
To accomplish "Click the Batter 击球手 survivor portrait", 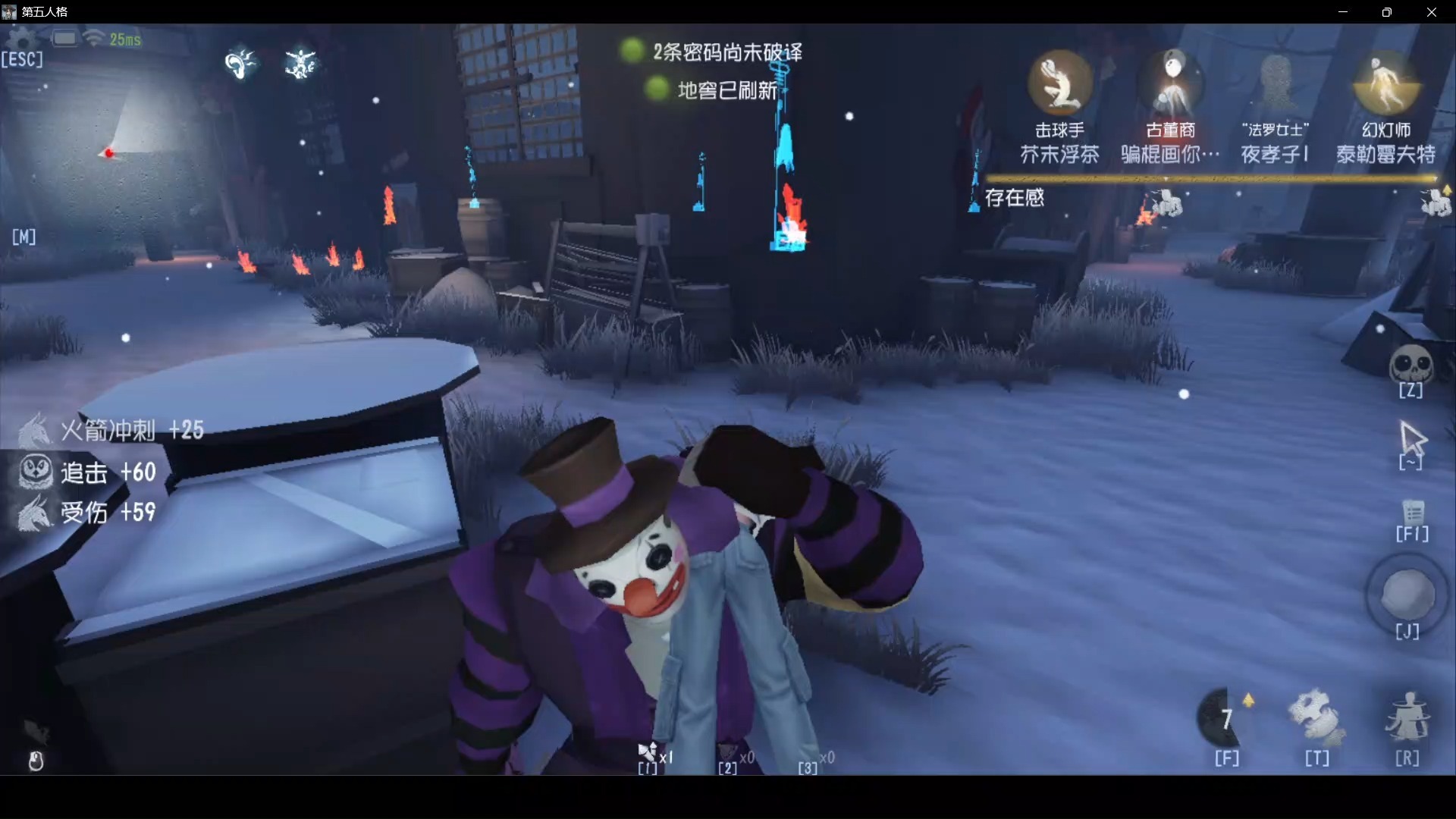I will coord(1061,83).
